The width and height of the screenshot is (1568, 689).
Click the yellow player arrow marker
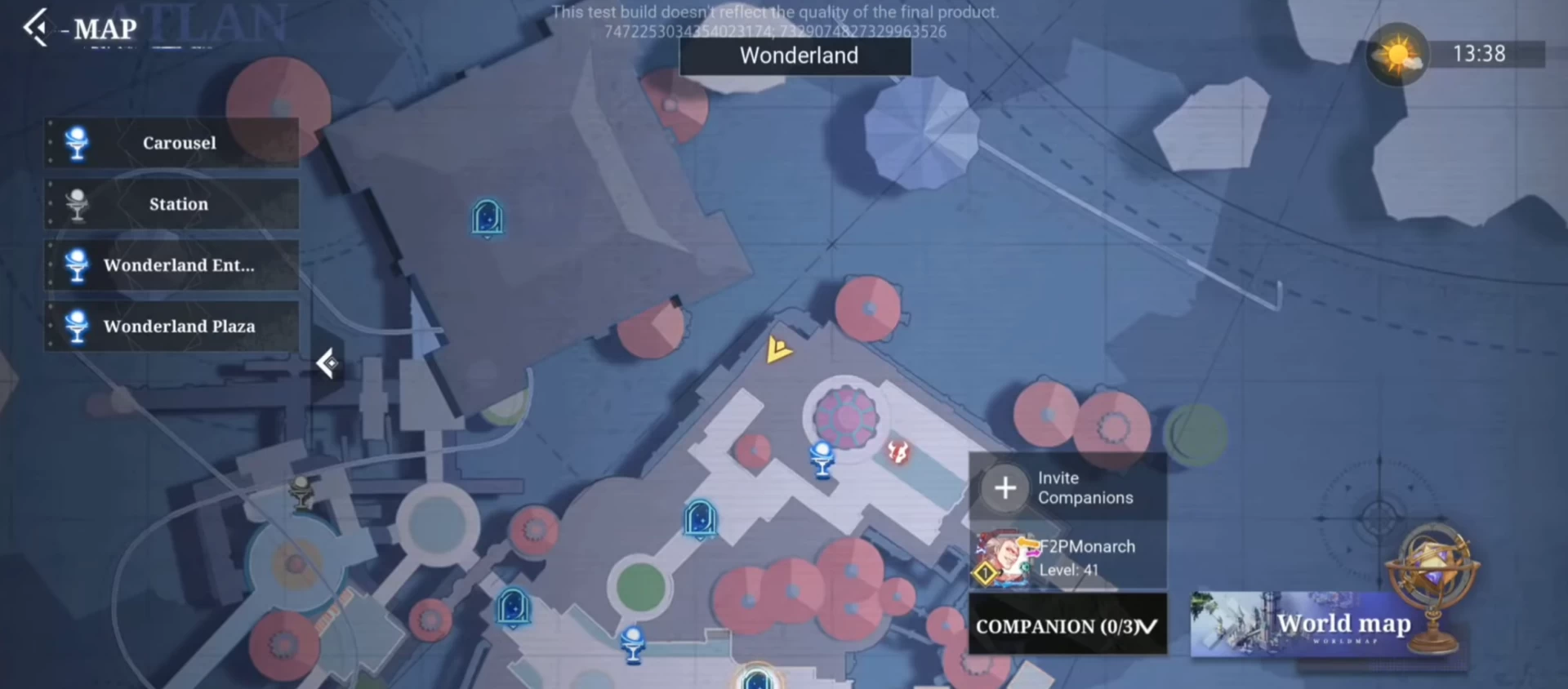tap(778, 349)
